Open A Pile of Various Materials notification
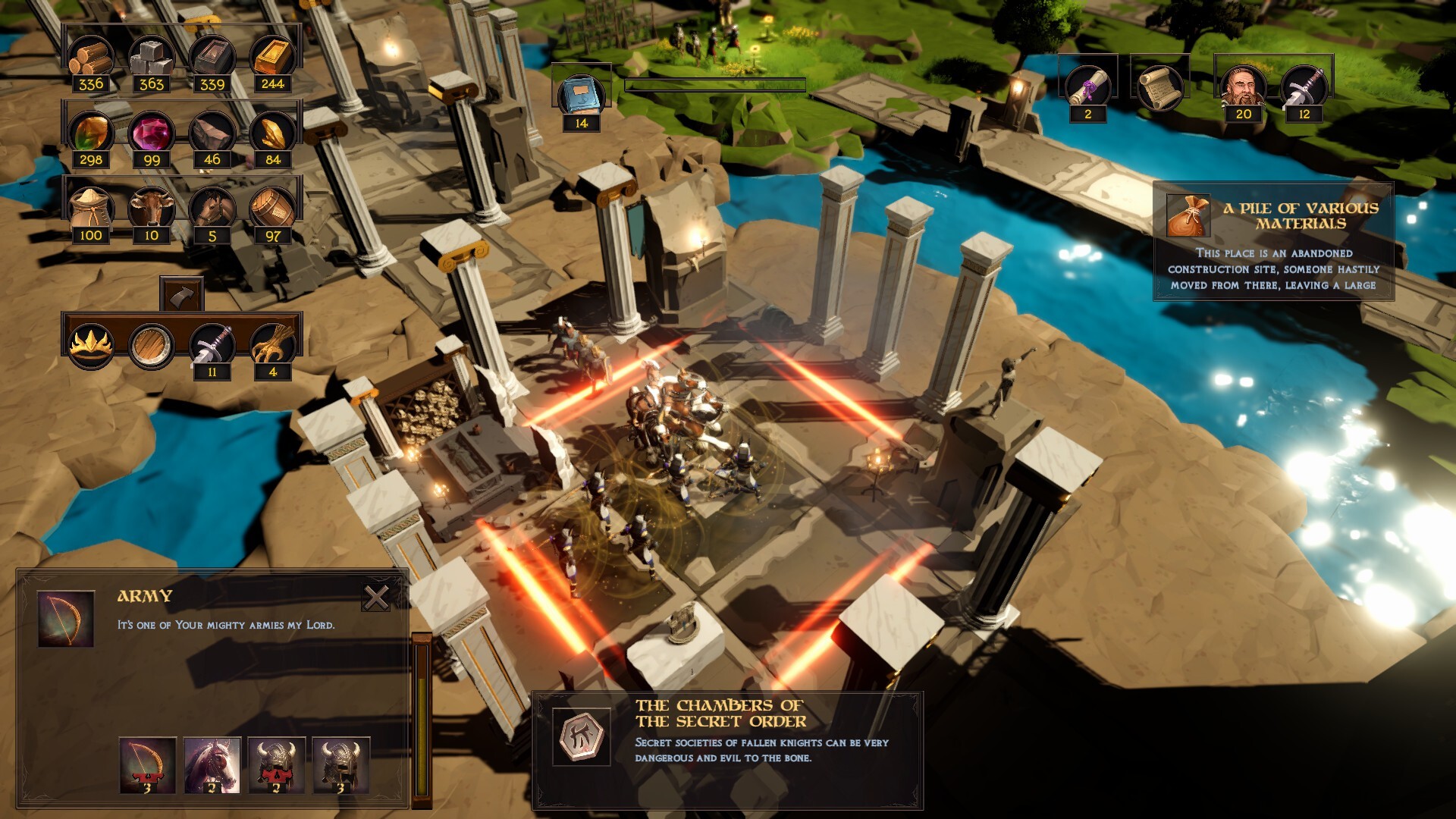Screen dimensions: 1456x819 1273,241
